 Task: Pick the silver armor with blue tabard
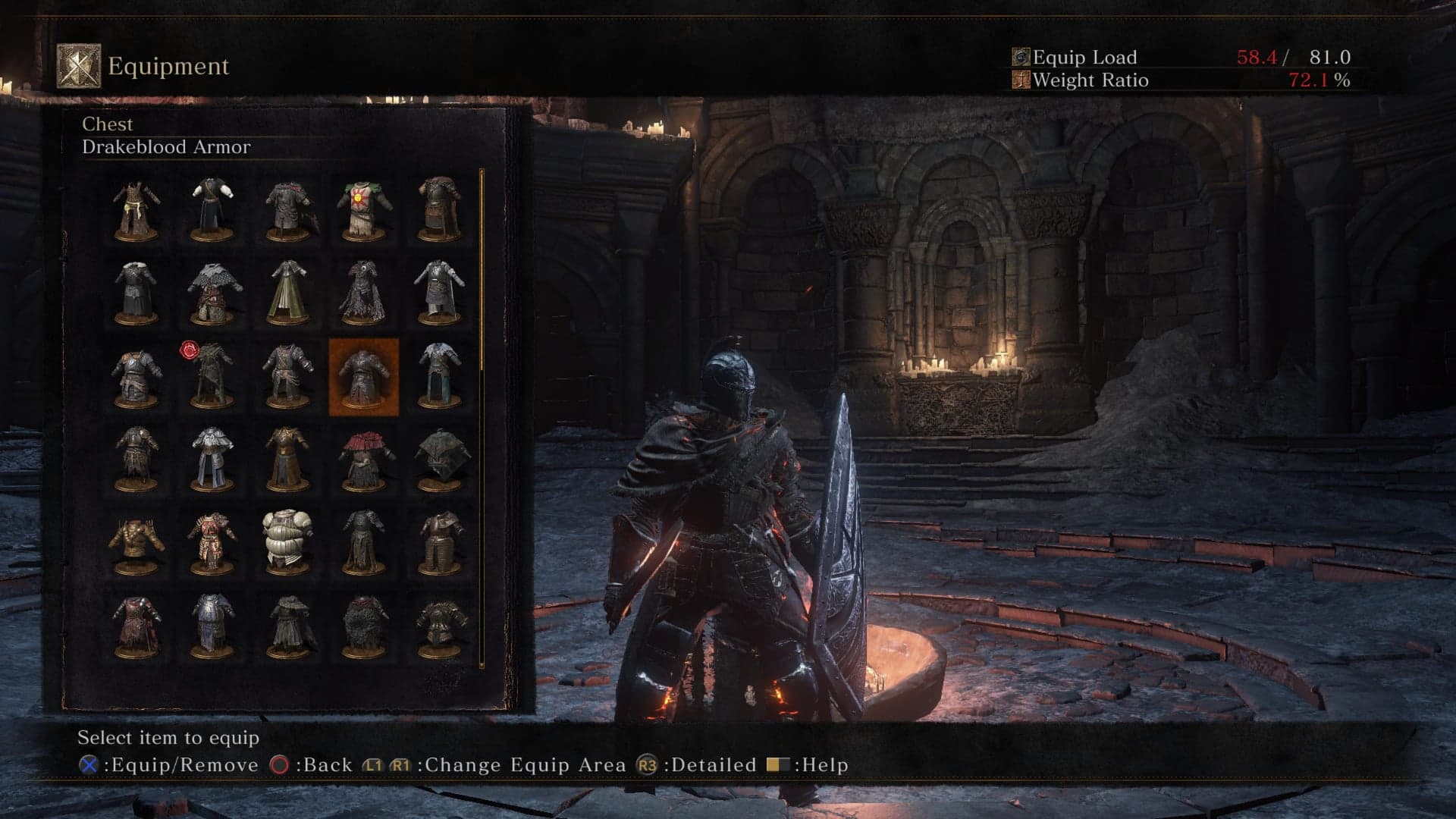tap(212, 625)
